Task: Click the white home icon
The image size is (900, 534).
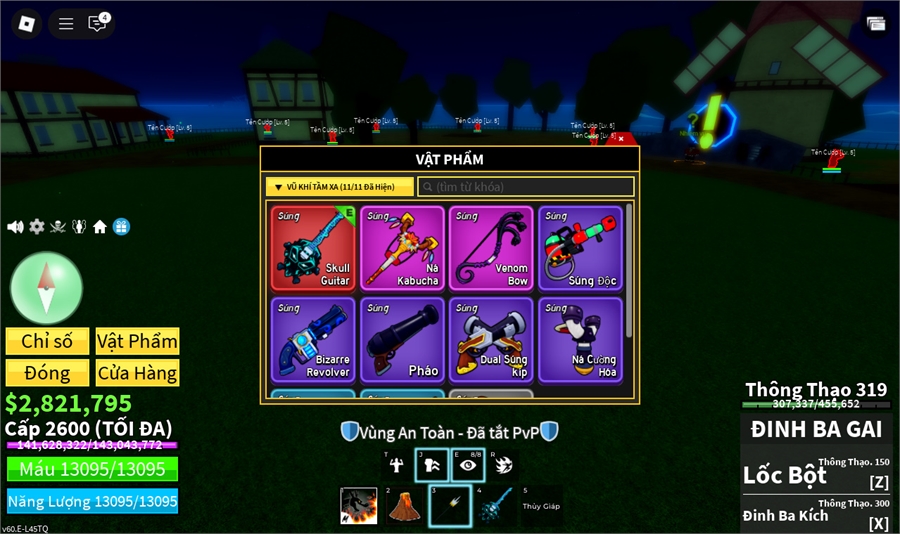Action: click(x=100, y=227)
